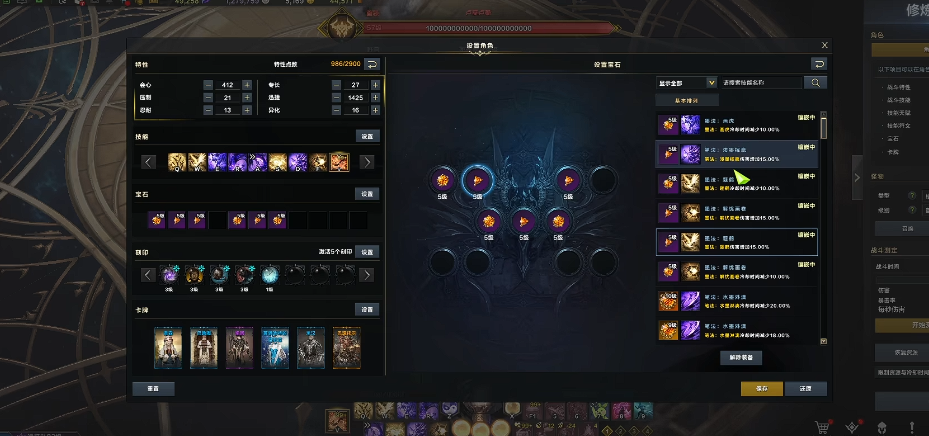Click the swap button beside 特性点数

pos(372,64)
